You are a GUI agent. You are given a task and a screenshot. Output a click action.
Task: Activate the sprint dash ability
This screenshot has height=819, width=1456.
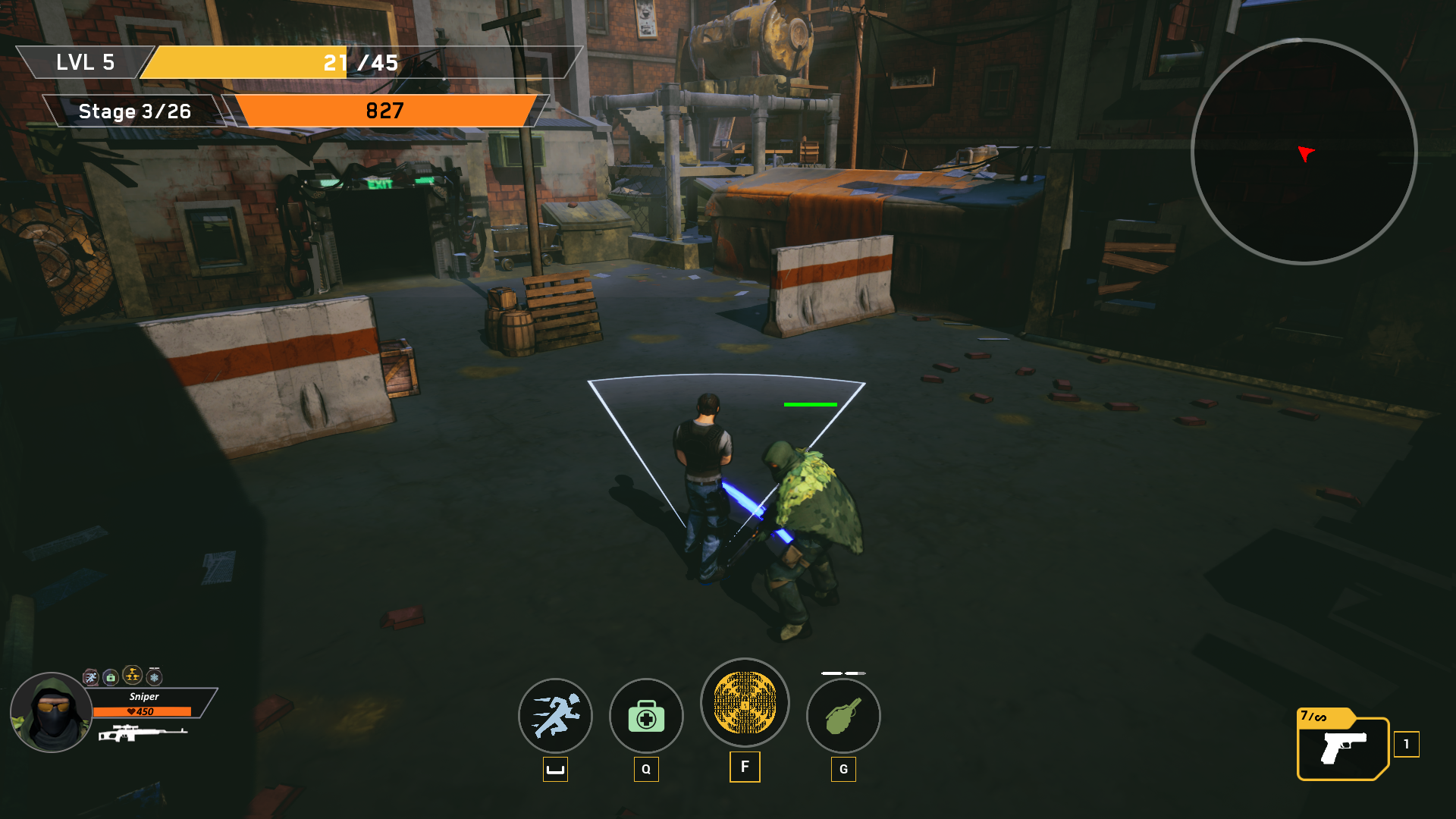click(x=555, y=716)
